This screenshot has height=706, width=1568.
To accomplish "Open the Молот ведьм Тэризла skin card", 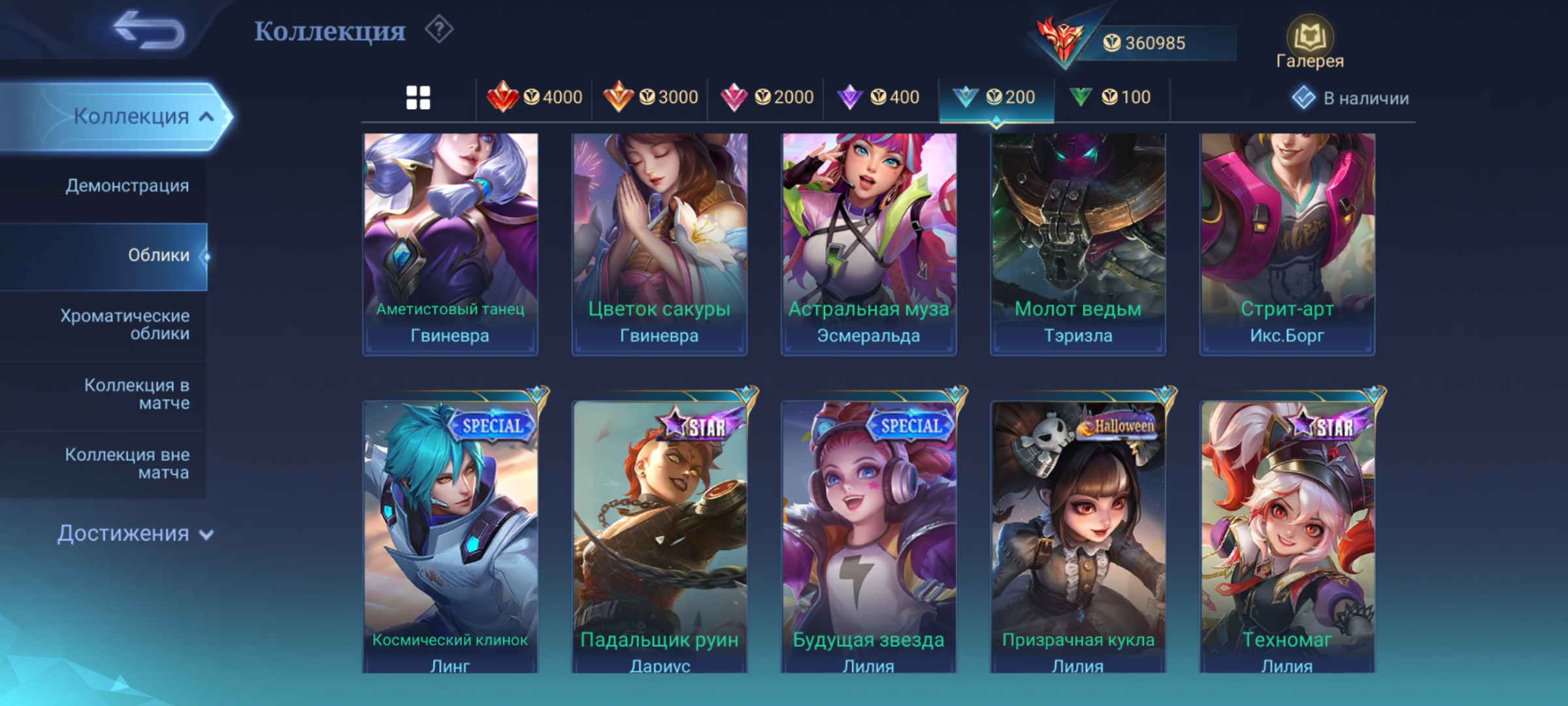I will pos(1077,244).
